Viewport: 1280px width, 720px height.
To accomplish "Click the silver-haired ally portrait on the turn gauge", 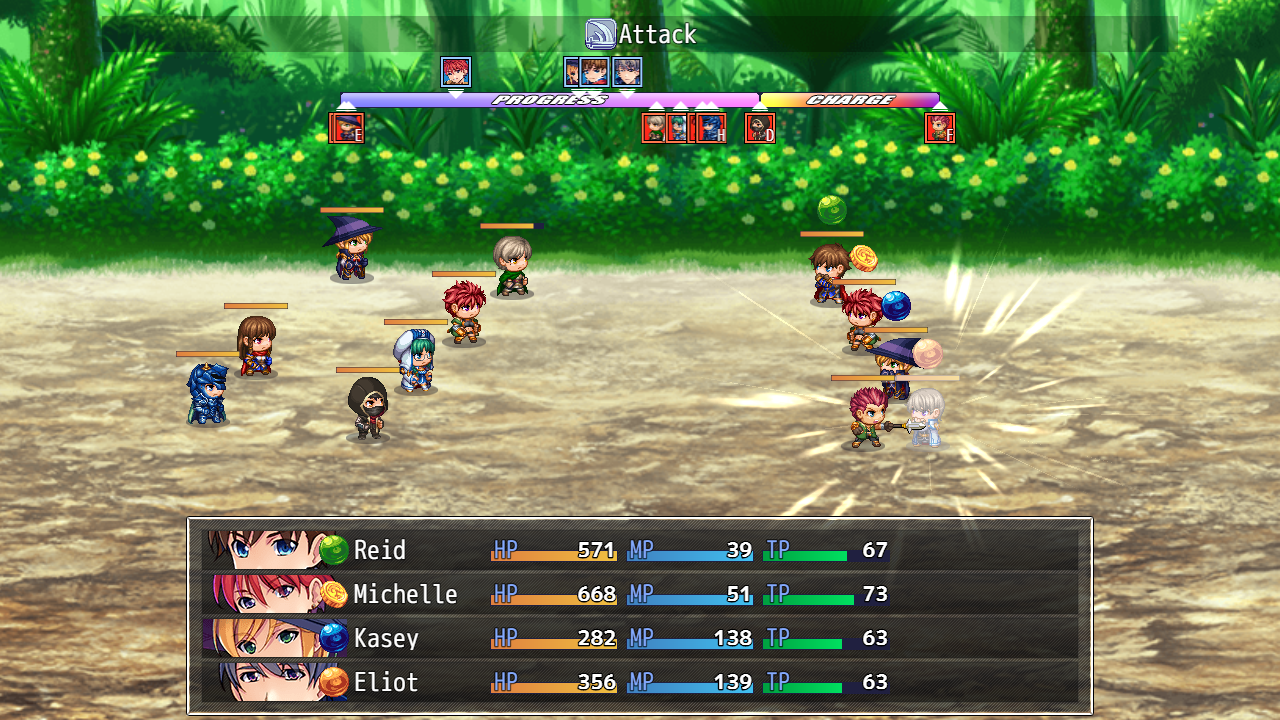I will coord(627,72).
